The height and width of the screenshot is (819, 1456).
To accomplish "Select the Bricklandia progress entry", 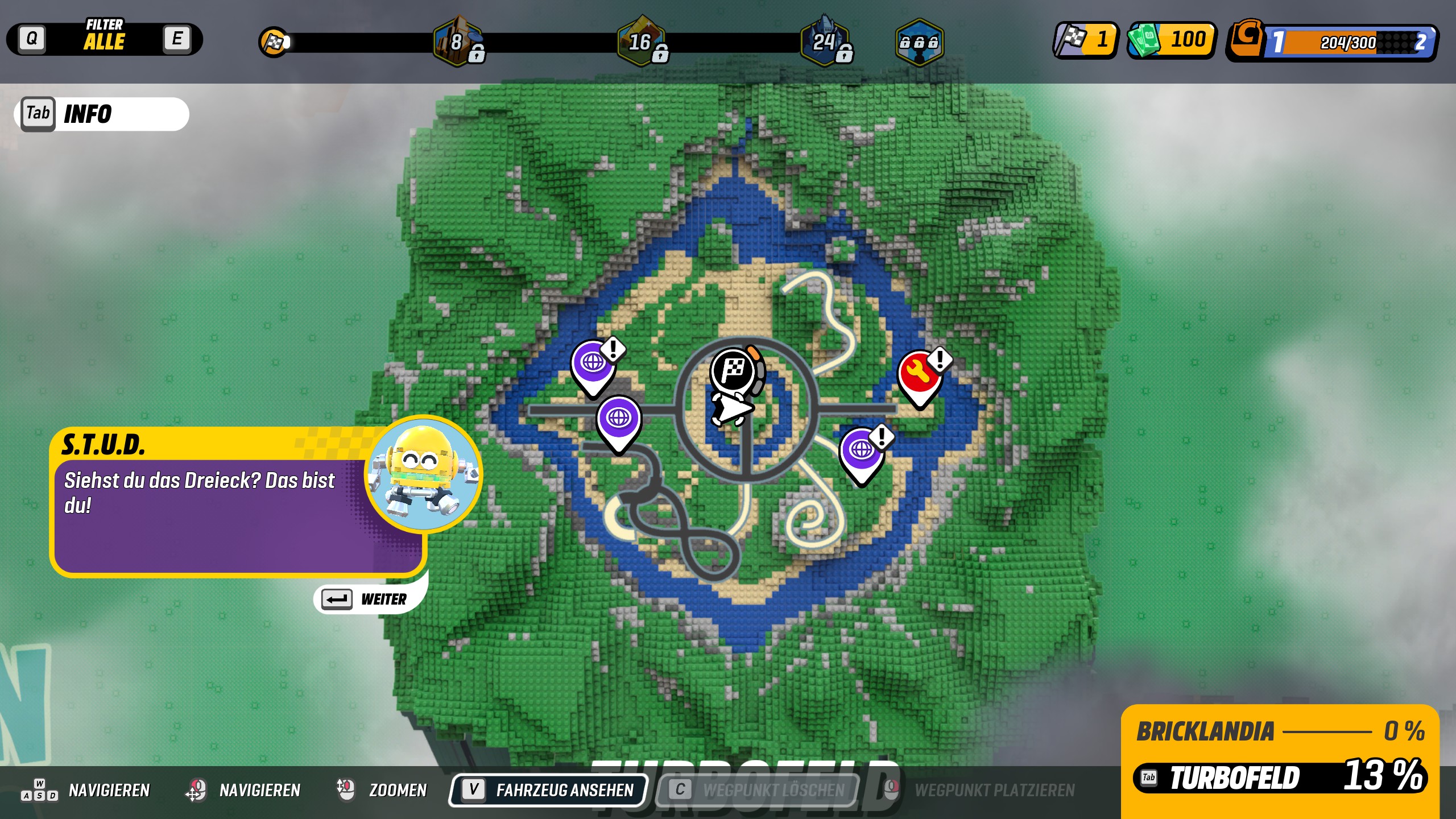I will pos(1280,731).
